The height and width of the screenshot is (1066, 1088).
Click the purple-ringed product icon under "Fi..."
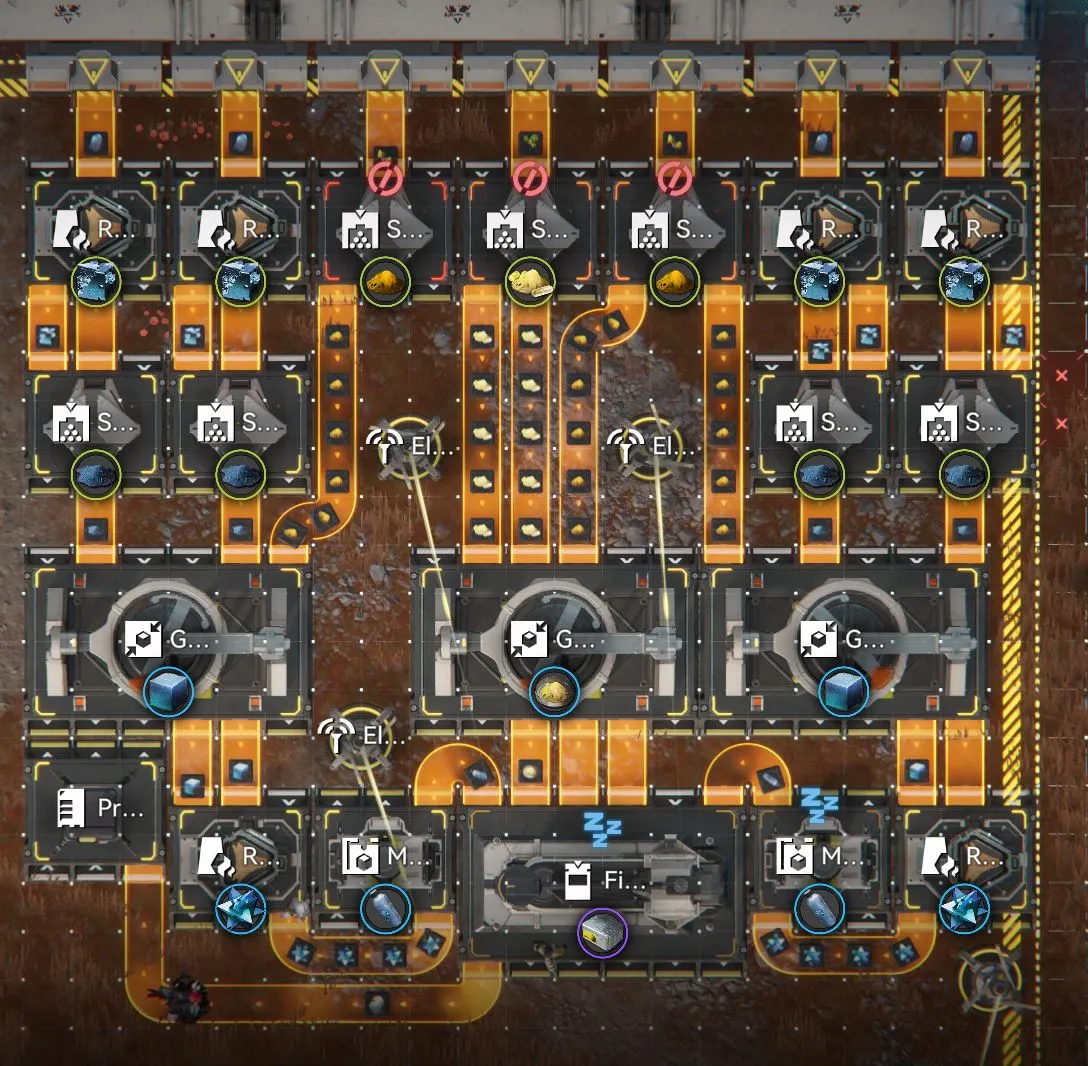pos(602,933)
